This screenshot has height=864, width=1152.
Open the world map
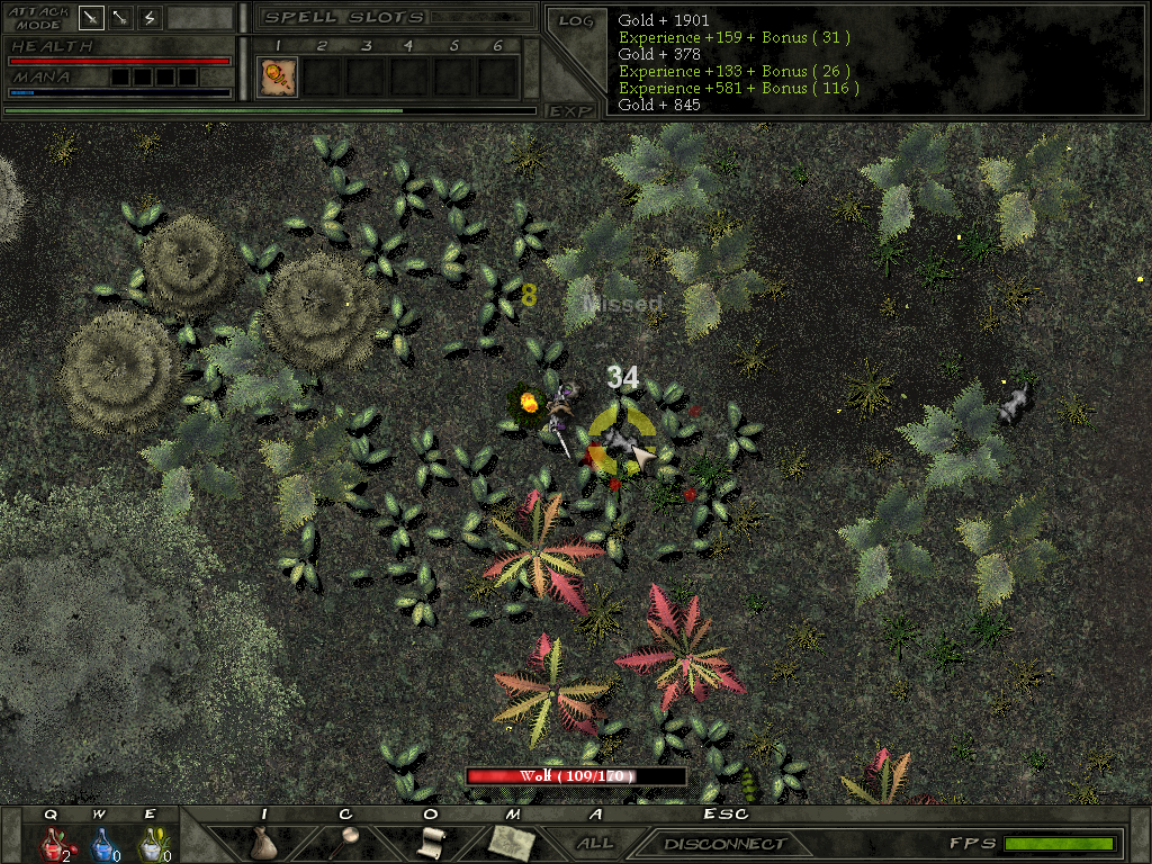pos(511,843)
